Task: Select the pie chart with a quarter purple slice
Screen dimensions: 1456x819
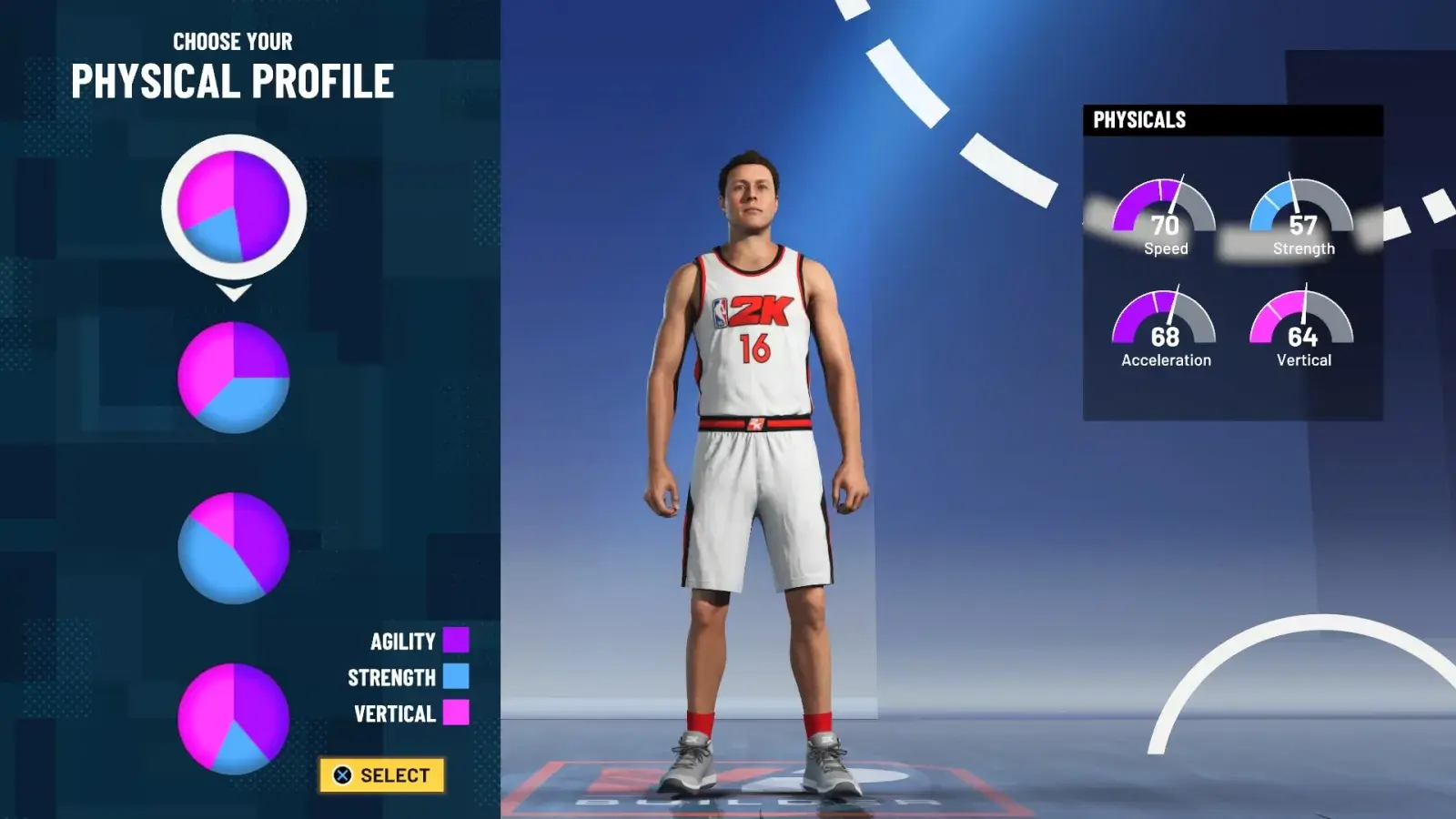Action: (234, 377)
